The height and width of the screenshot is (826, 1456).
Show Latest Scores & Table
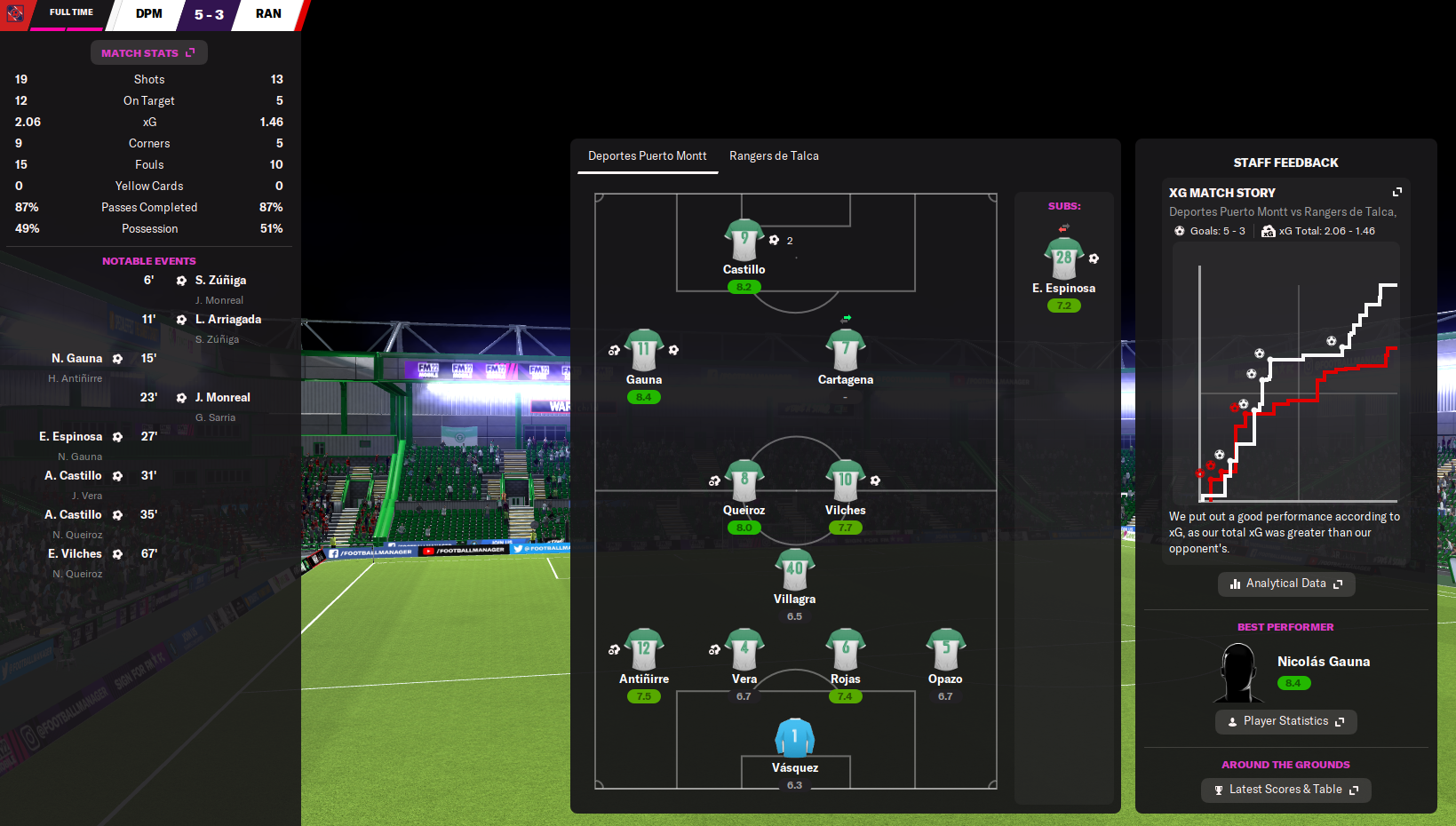pyautogui.click(x=1285, y=790)
